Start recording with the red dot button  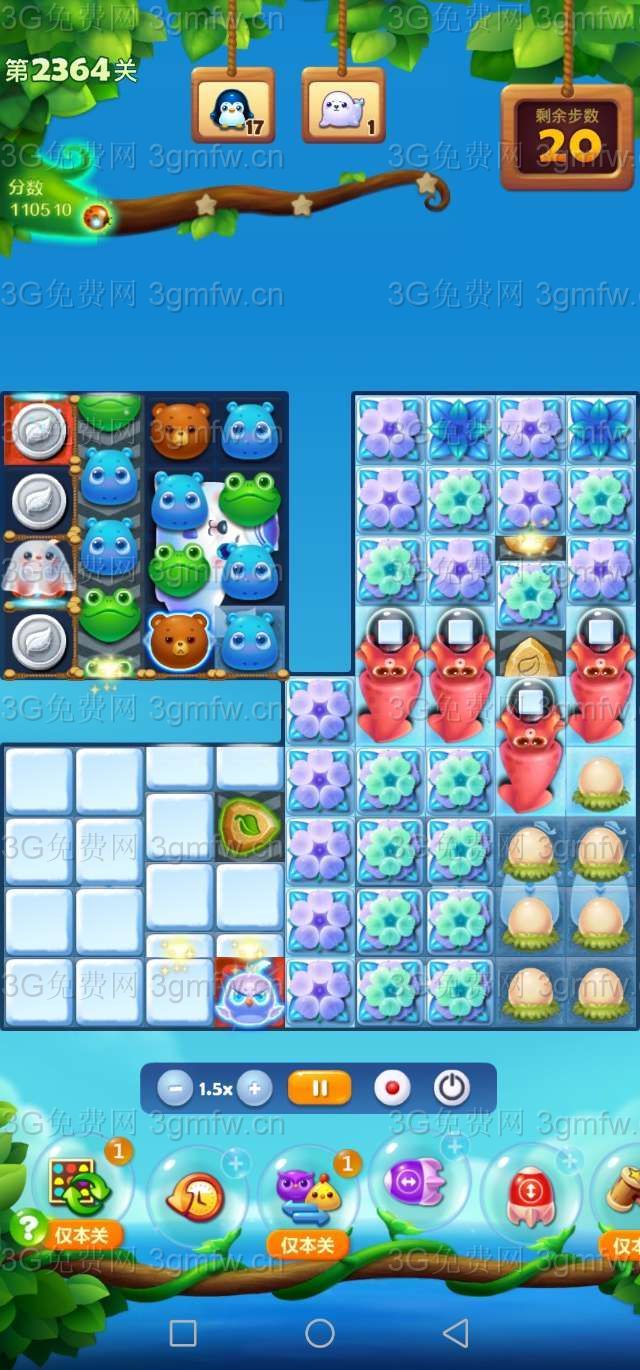[392, 1088]
